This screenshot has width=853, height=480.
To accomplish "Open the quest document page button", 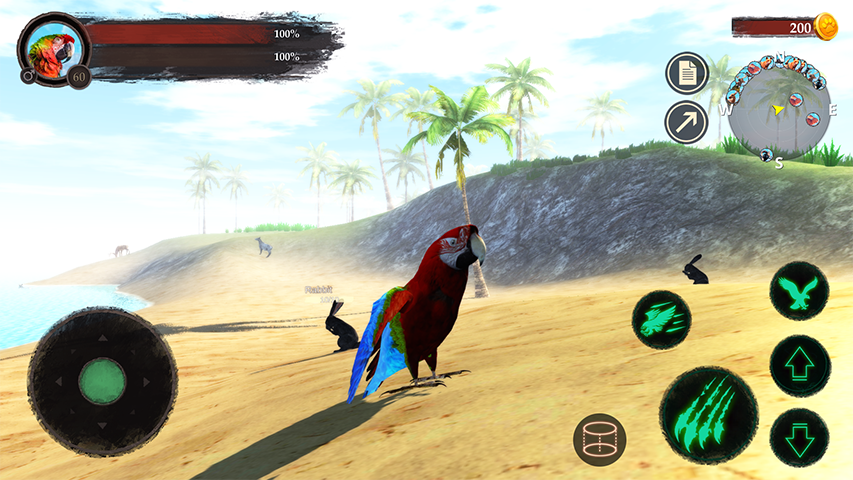I will (x=686, y=73).
